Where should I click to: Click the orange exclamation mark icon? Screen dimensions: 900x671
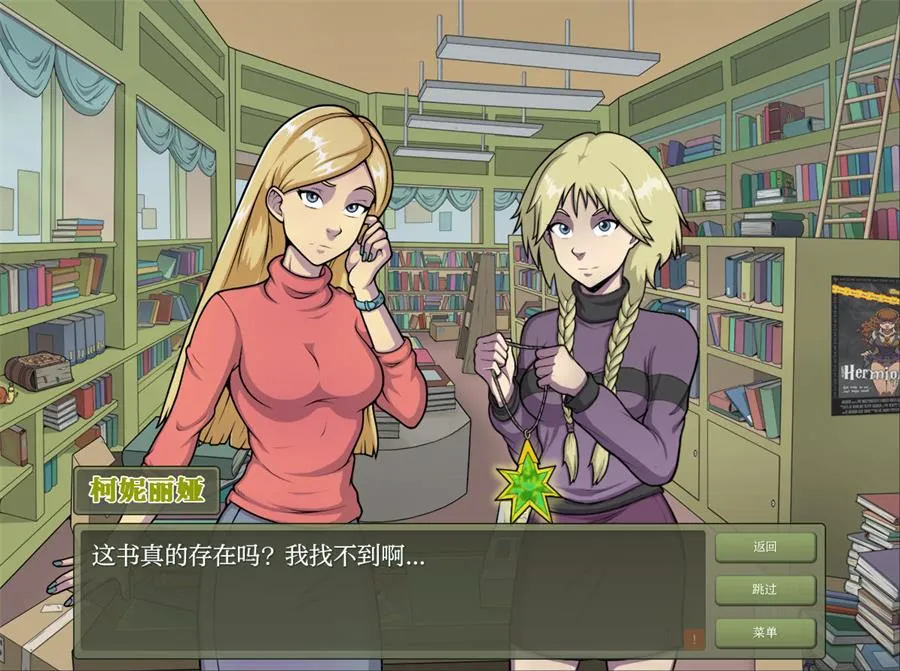(694, 638)
